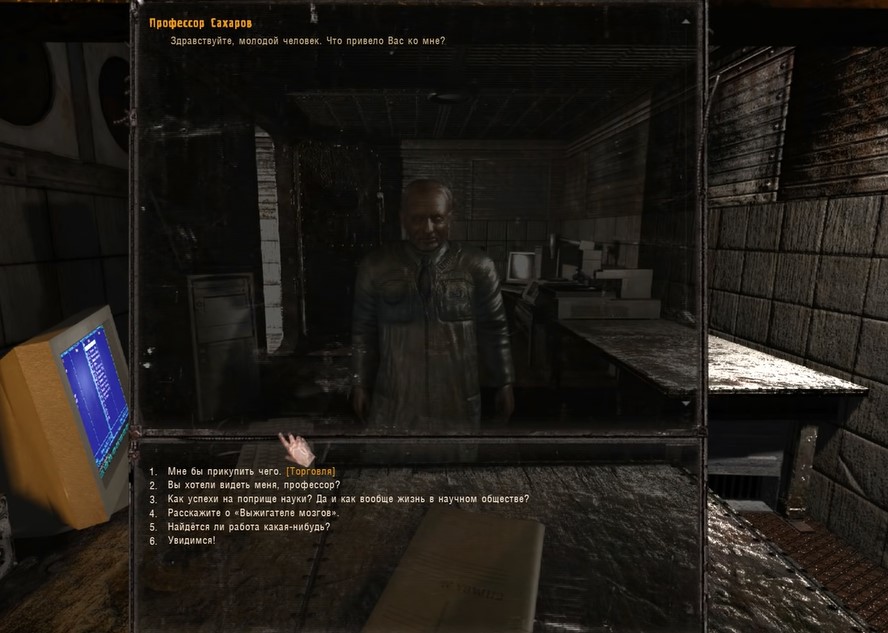888x633 pixels.
Task: Click the dialogue scroll-up arrow
Action: pyautogui.click(x=685, y=21)
